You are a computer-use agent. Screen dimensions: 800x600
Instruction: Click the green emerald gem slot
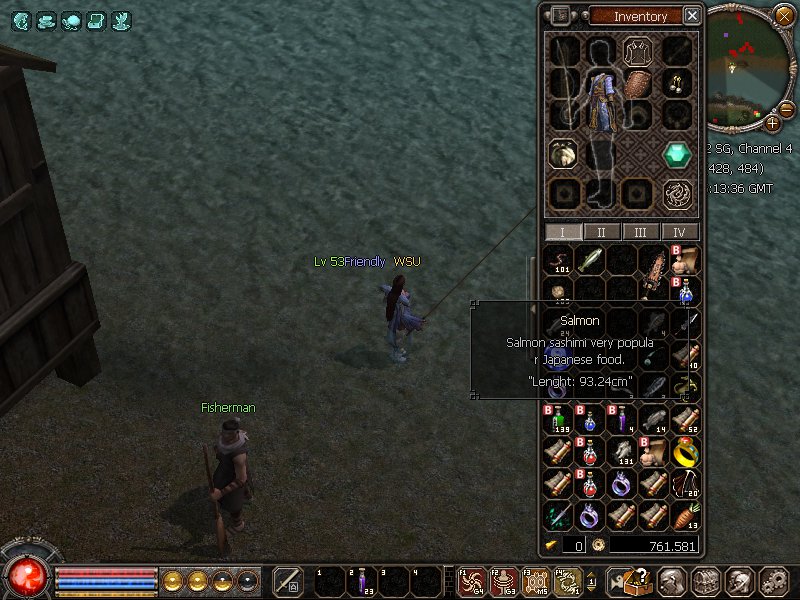tap(678, 154)
